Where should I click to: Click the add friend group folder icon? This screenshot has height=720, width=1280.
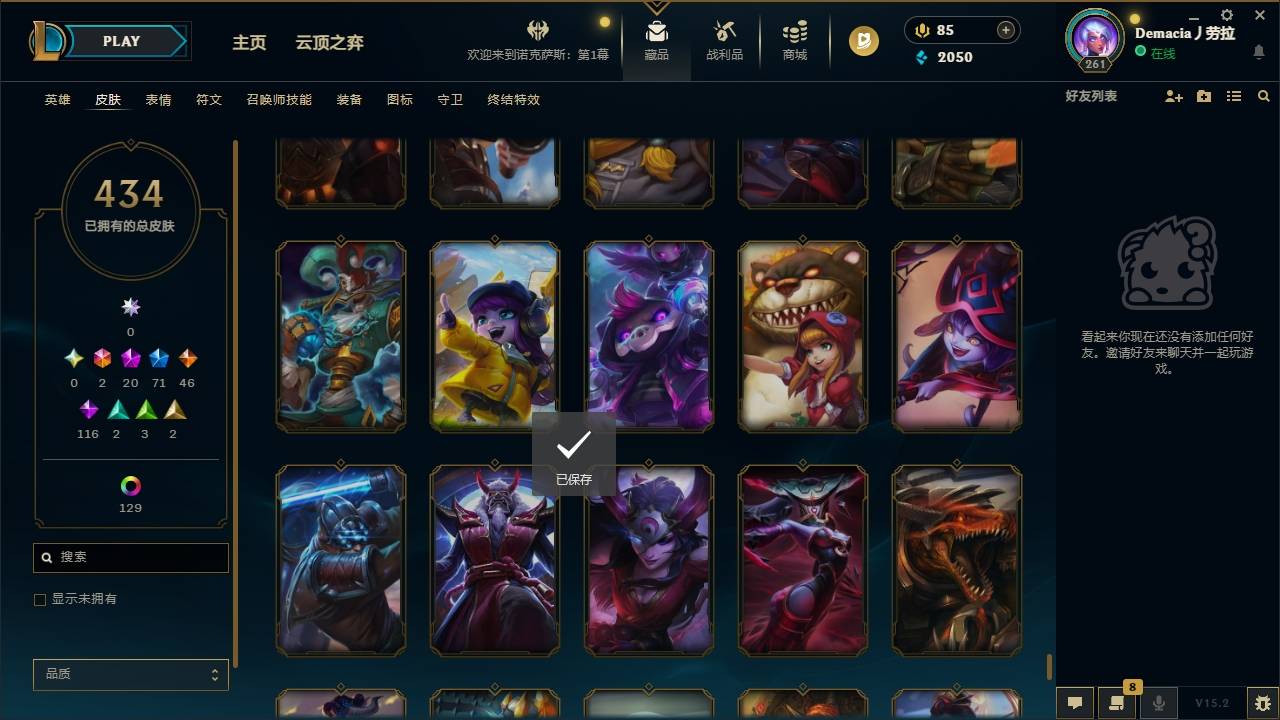pyautogui.click(x=1202, y=96)
